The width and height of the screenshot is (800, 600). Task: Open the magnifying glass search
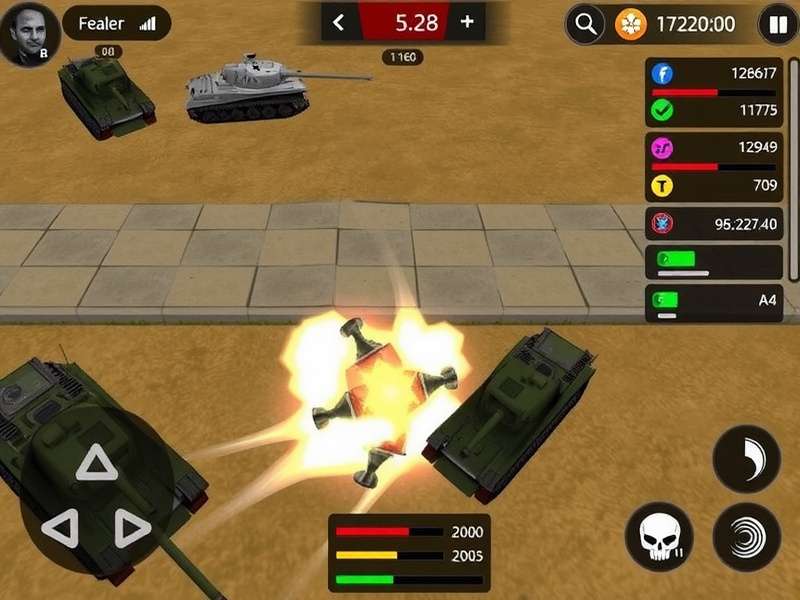tap(585, 24)
